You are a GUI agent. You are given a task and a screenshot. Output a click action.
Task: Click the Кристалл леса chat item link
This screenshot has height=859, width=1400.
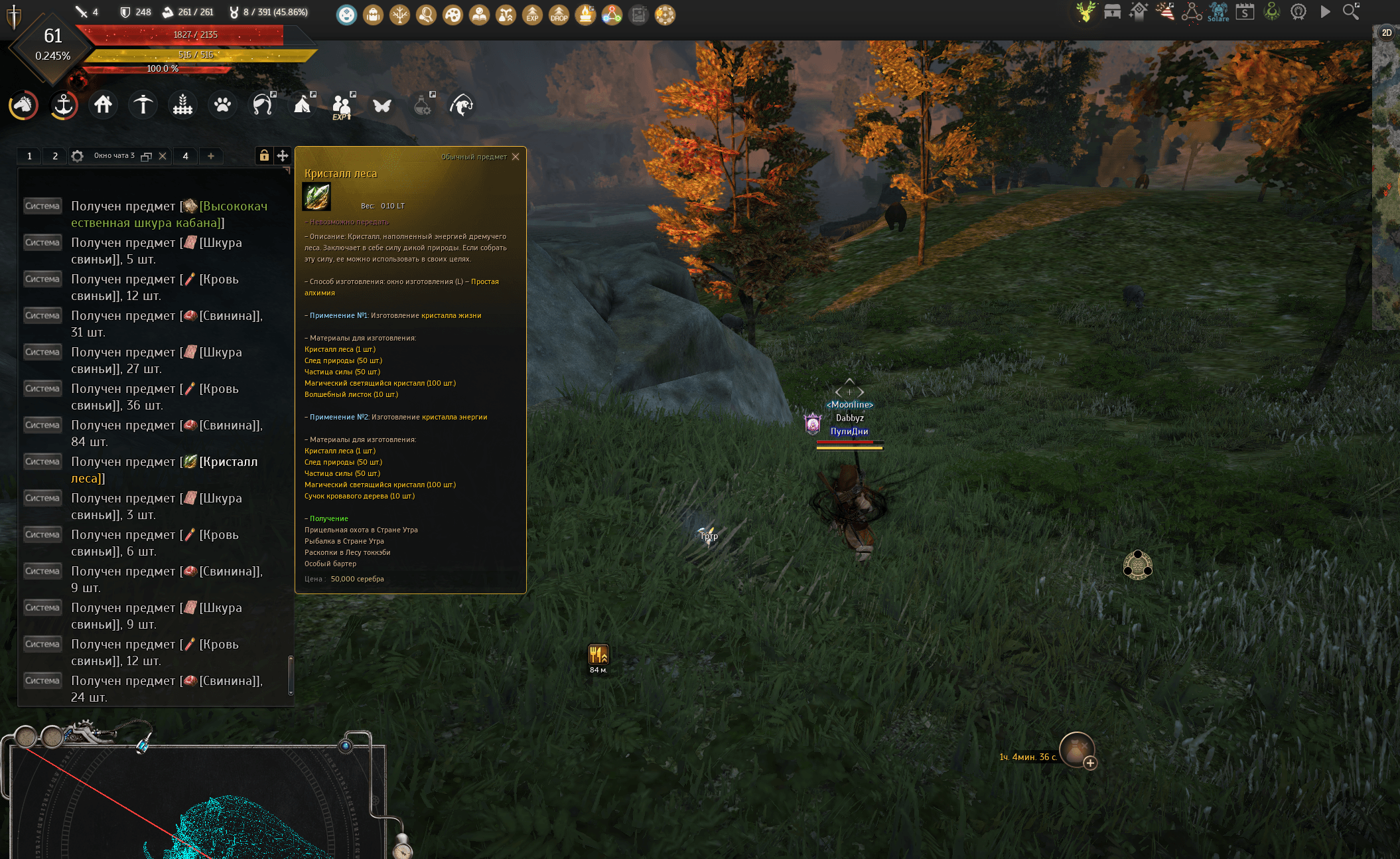228,462
